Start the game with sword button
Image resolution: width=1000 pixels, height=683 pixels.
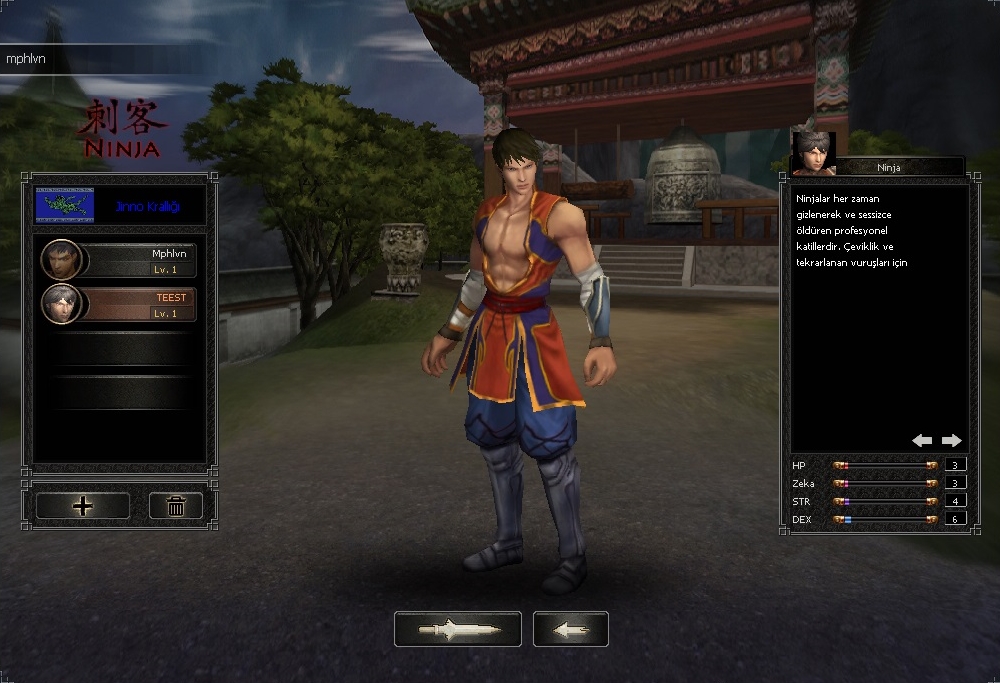click(x=457, y=629)
